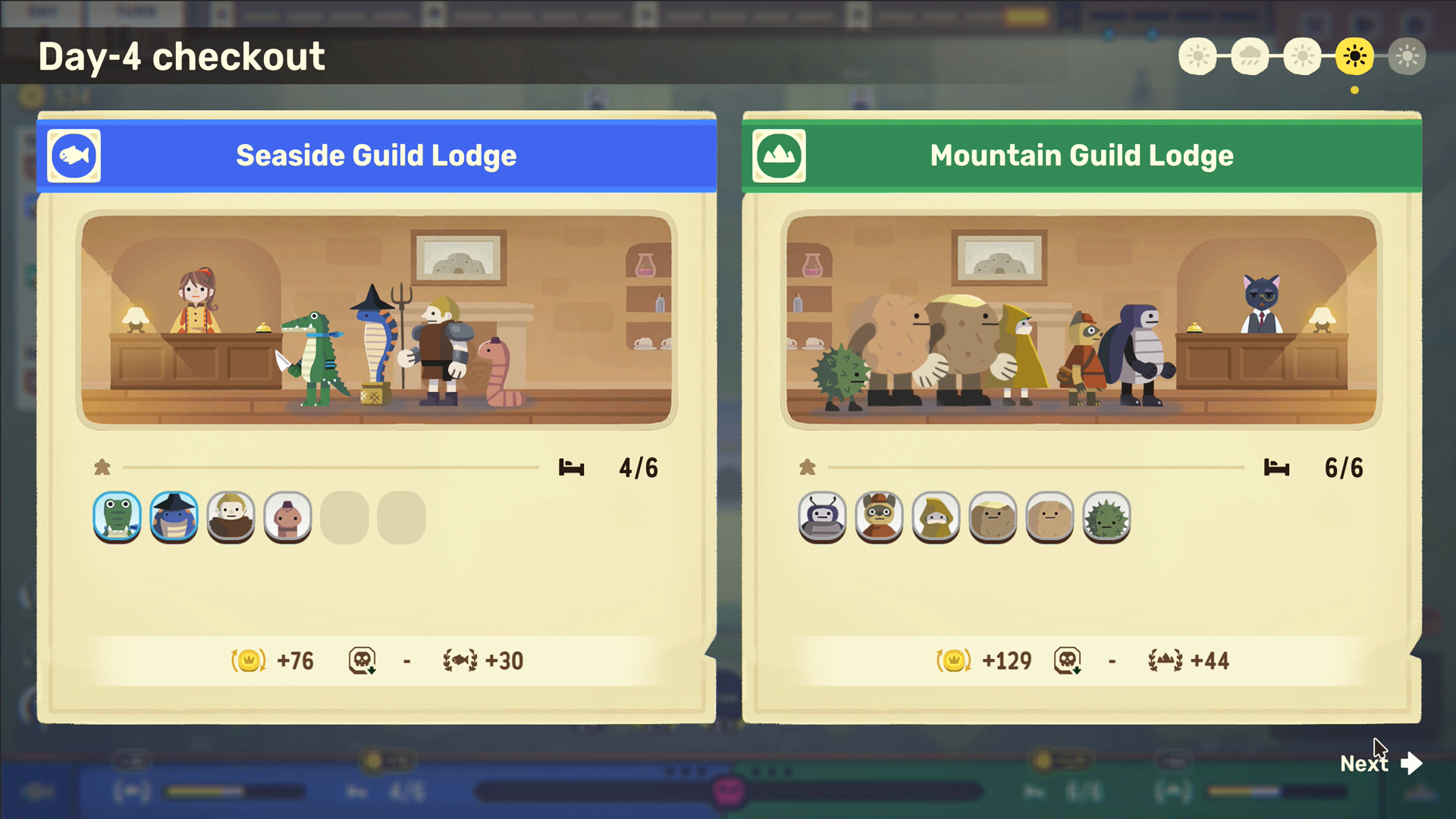Select the blue witch-hat snake portrait

point(174,517)
